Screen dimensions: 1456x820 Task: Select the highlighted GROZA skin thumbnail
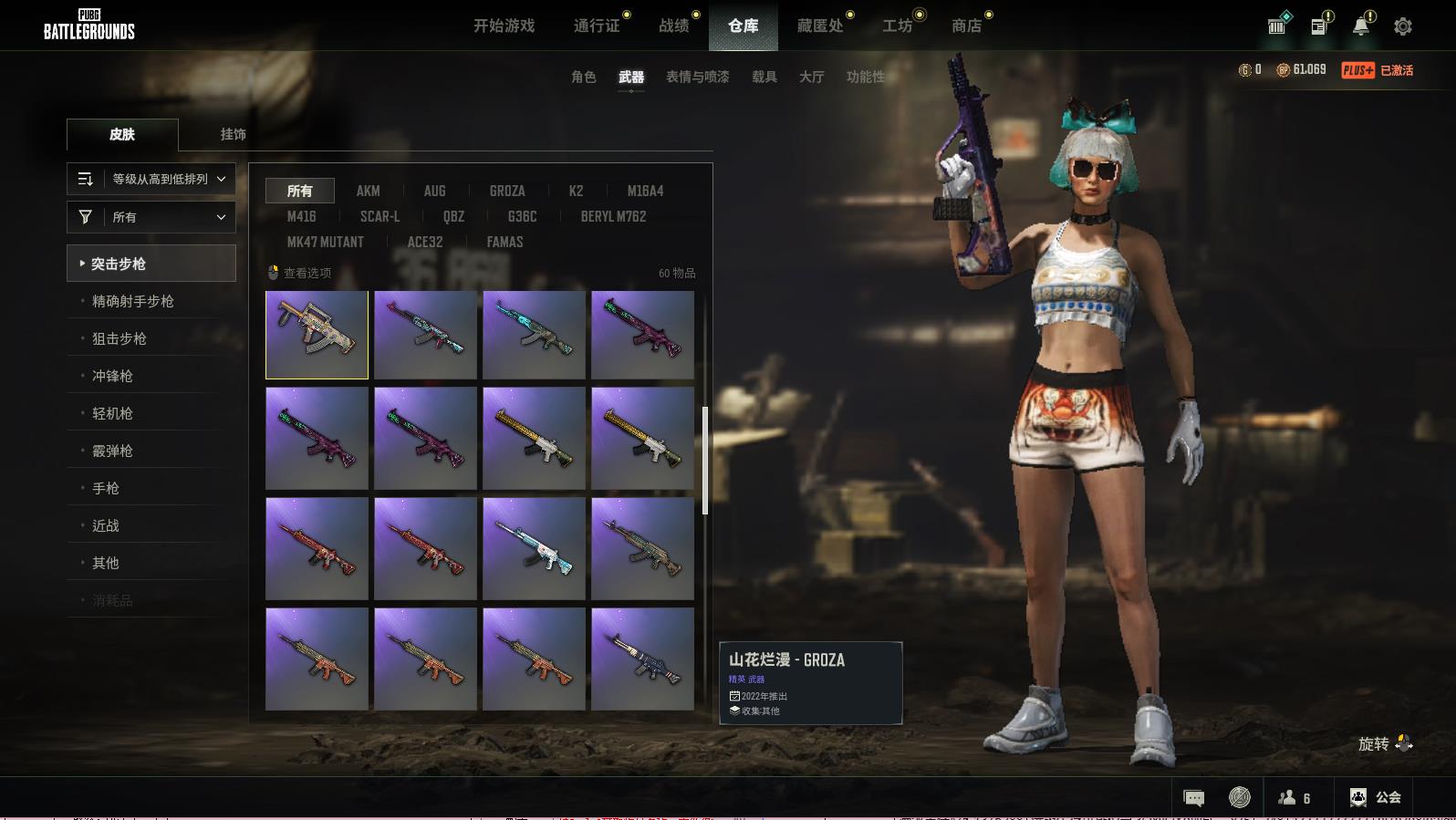coord(317,335)
